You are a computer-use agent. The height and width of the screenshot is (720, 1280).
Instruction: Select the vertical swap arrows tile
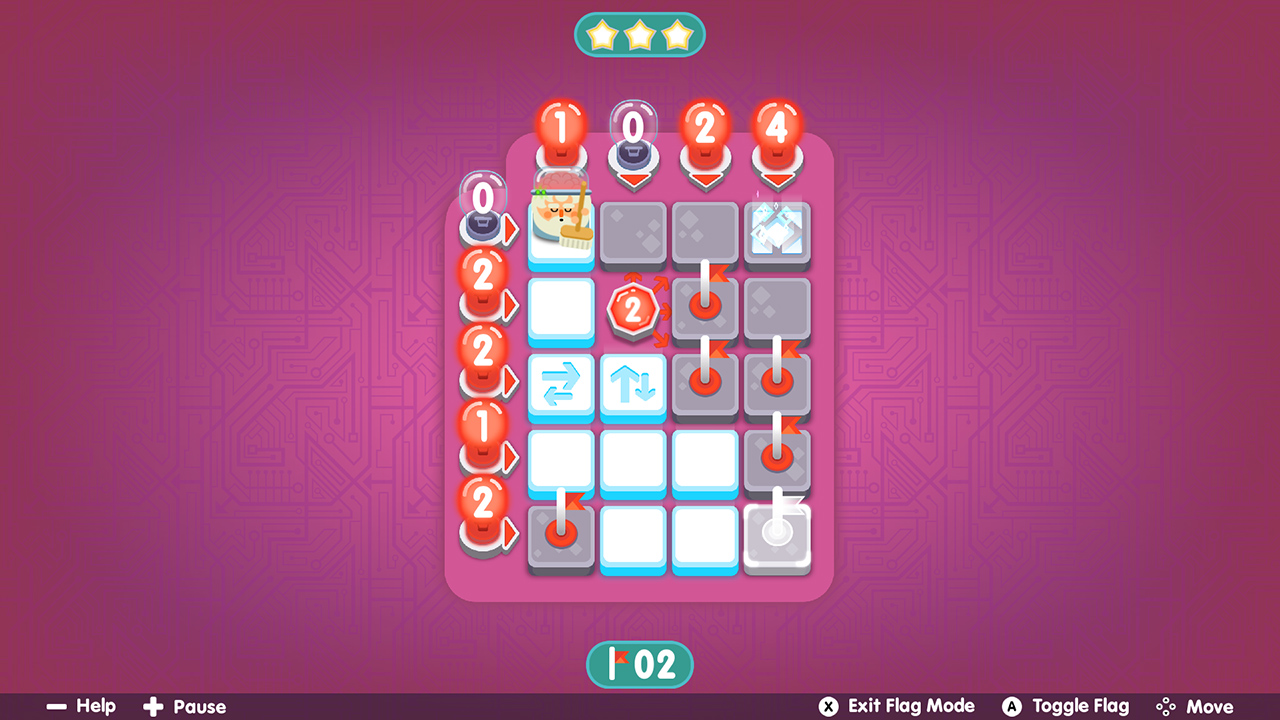[x=633, y=385]
